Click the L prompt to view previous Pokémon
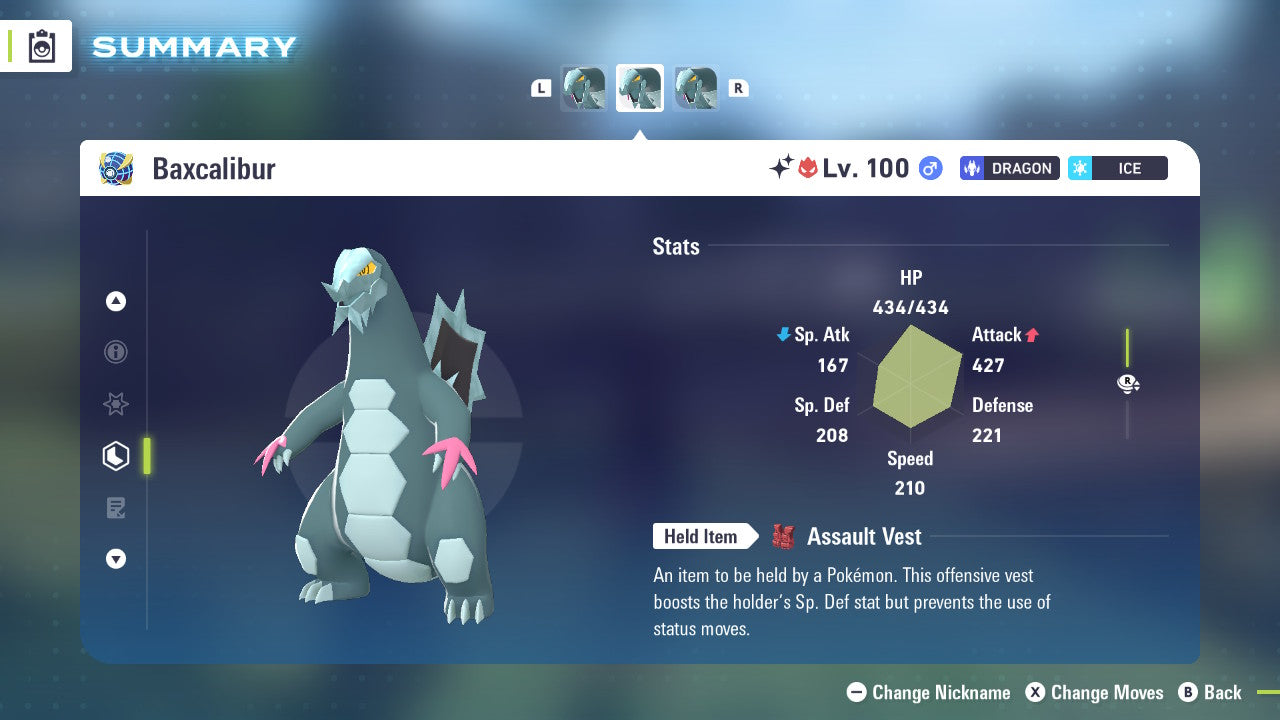The height and width of the screenshot is (720, 1280). coord(541,88)
